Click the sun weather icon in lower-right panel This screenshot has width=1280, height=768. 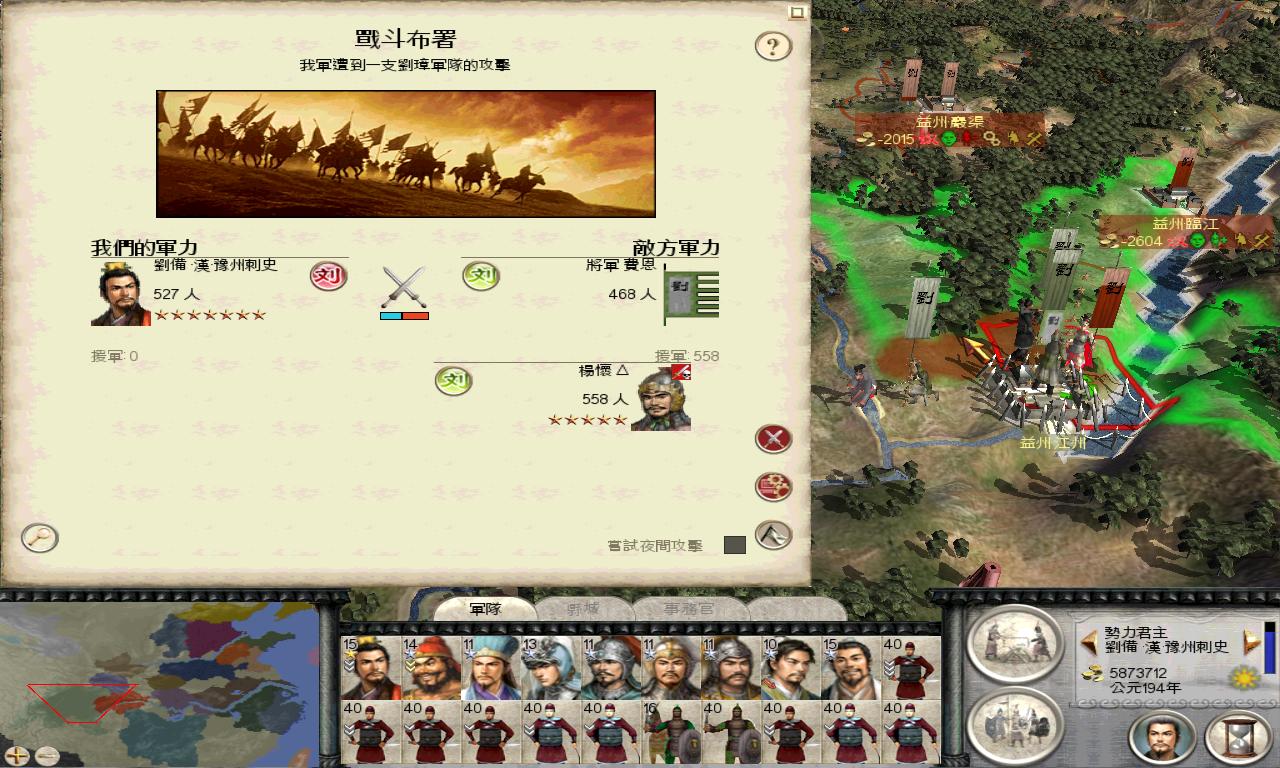[1245, 677]
